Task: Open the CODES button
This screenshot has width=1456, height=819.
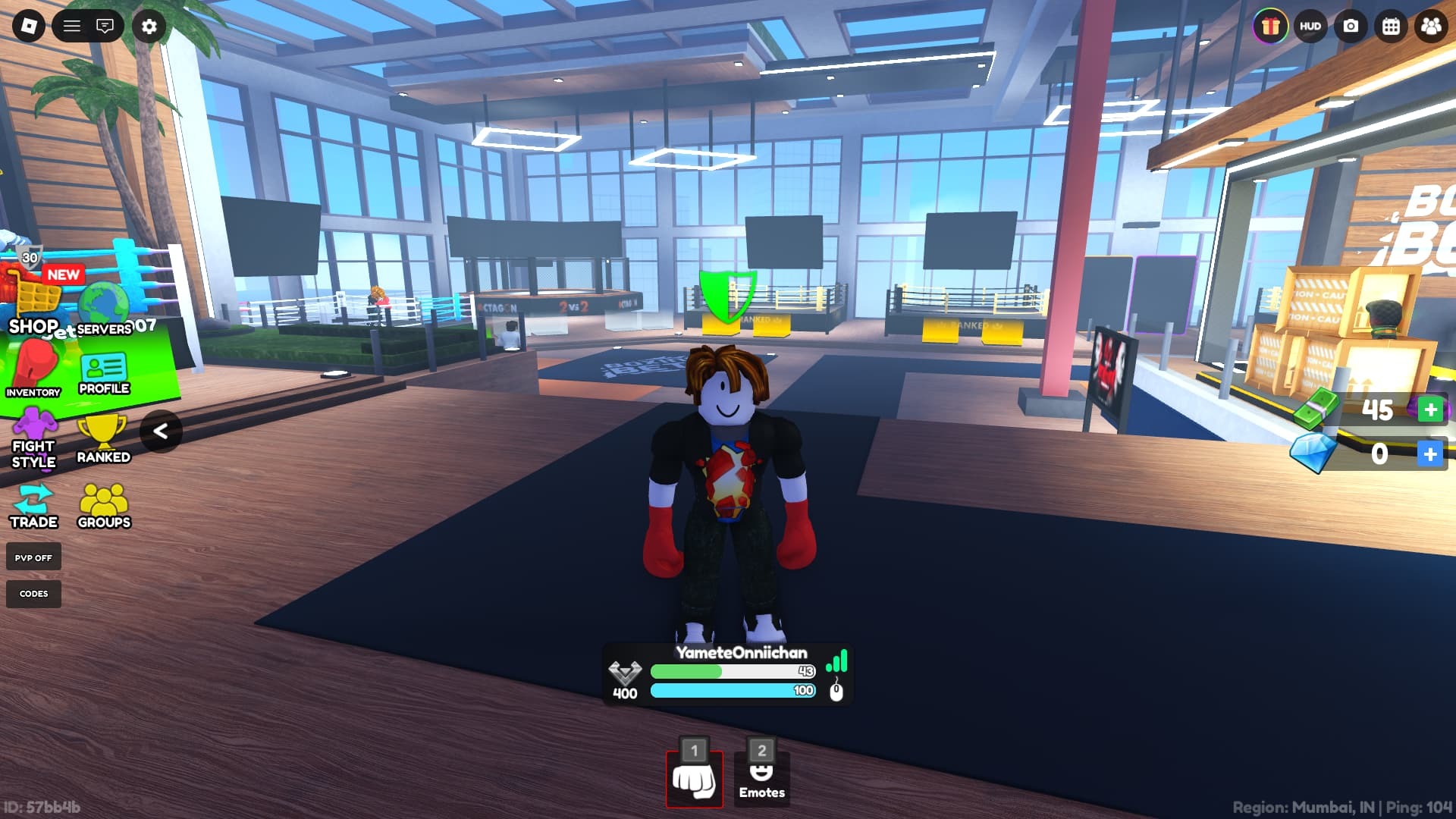Action: (x=33, y=594)
